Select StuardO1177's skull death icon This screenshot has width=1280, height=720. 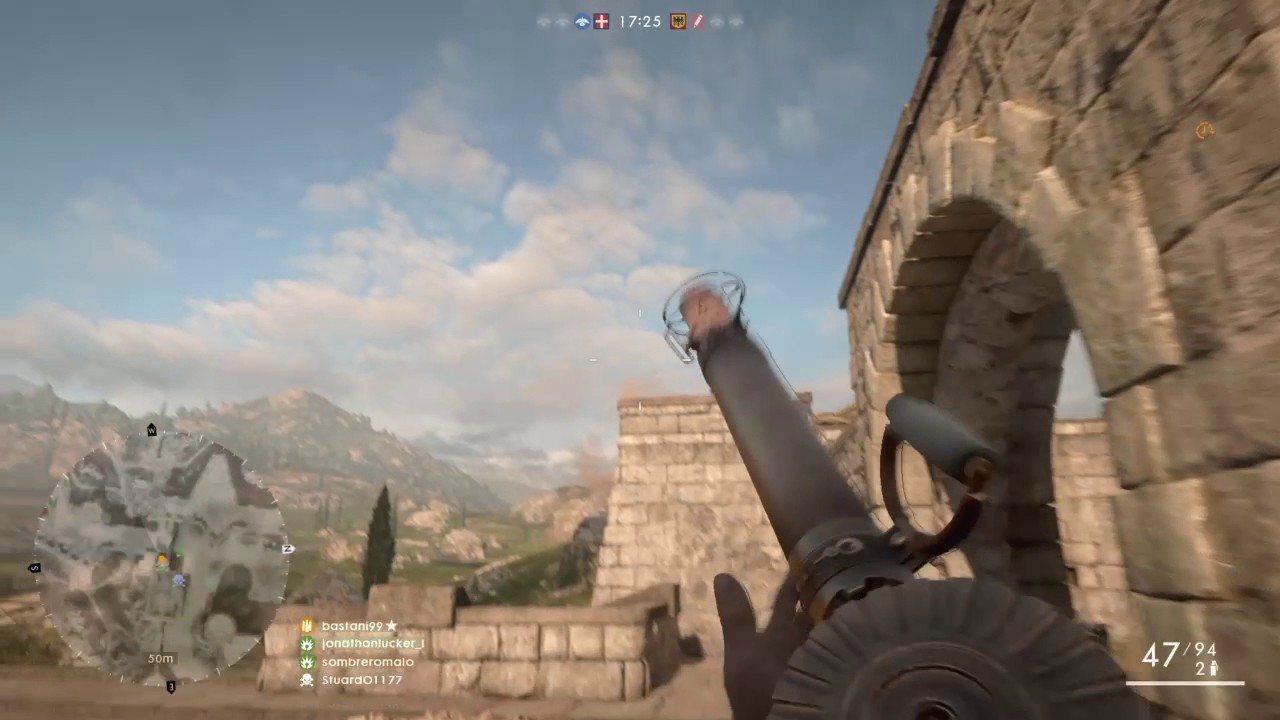(x=306, y=680)
